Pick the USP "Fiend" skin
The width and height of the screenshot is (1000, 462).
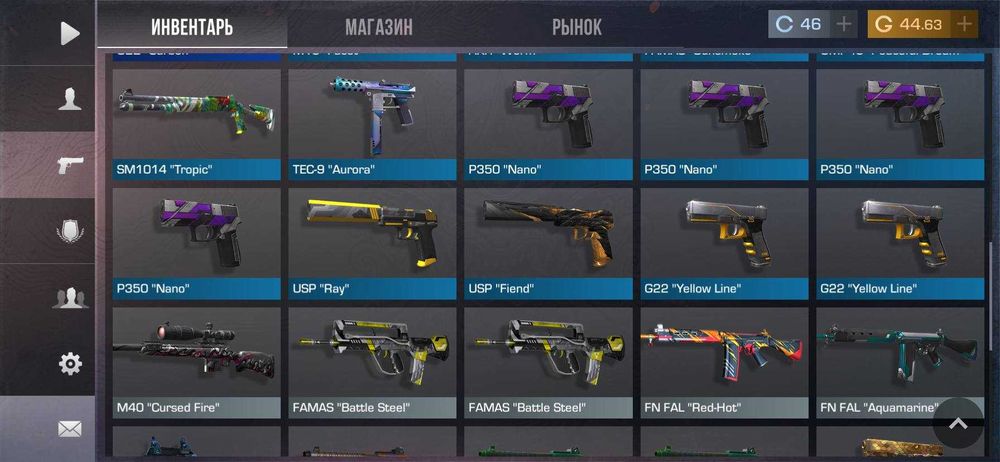(x=548, y=242)
